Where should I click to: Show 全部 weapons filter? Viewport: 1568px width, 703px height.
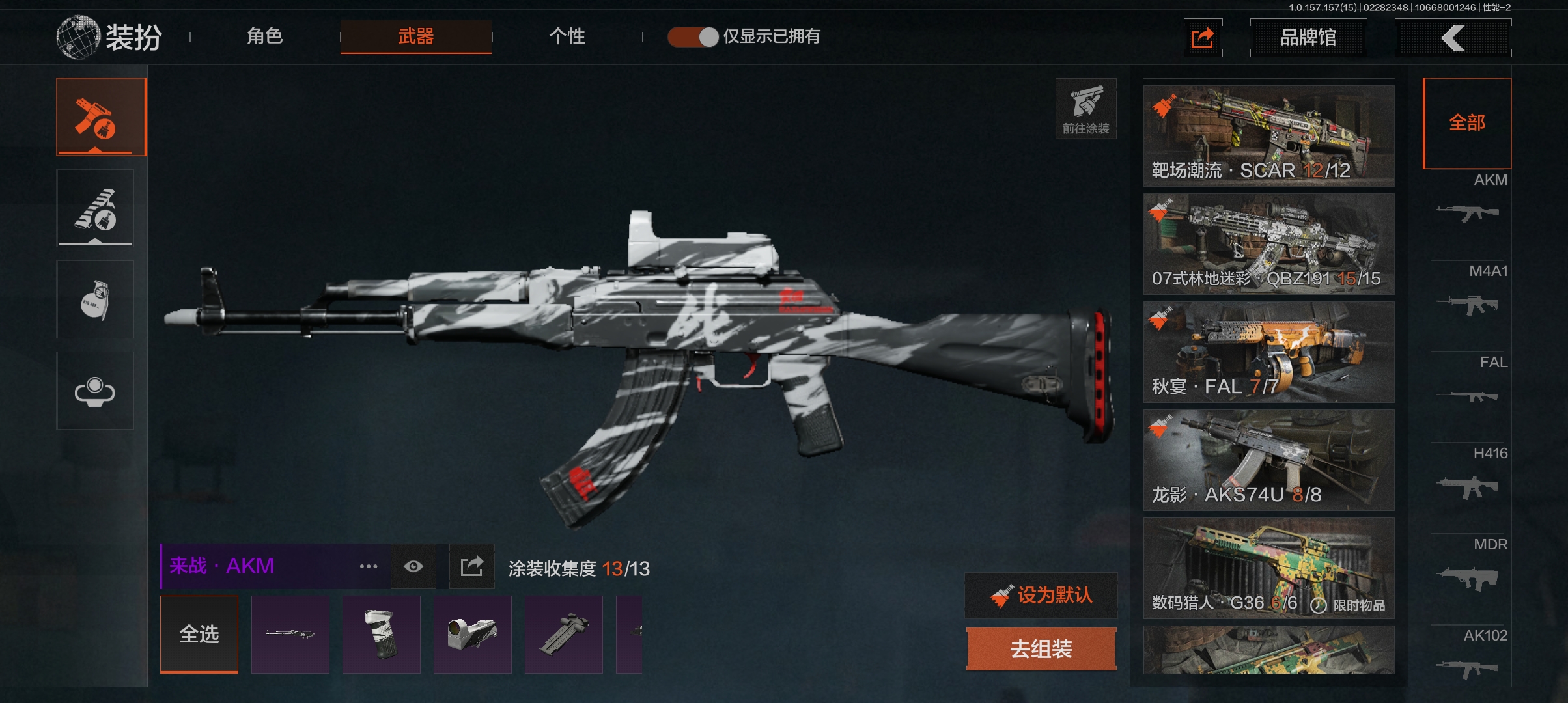(1466, 122)
